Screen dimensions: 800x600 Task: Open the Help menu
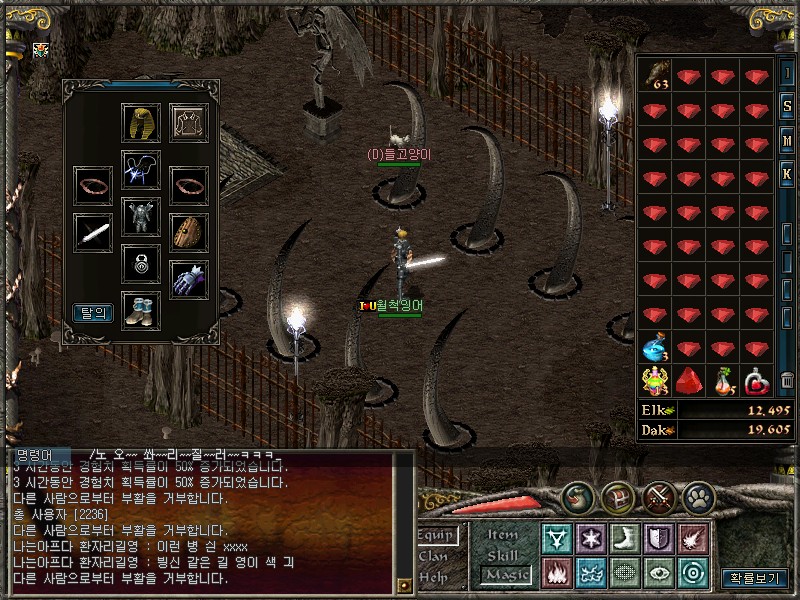pos(434,576)
